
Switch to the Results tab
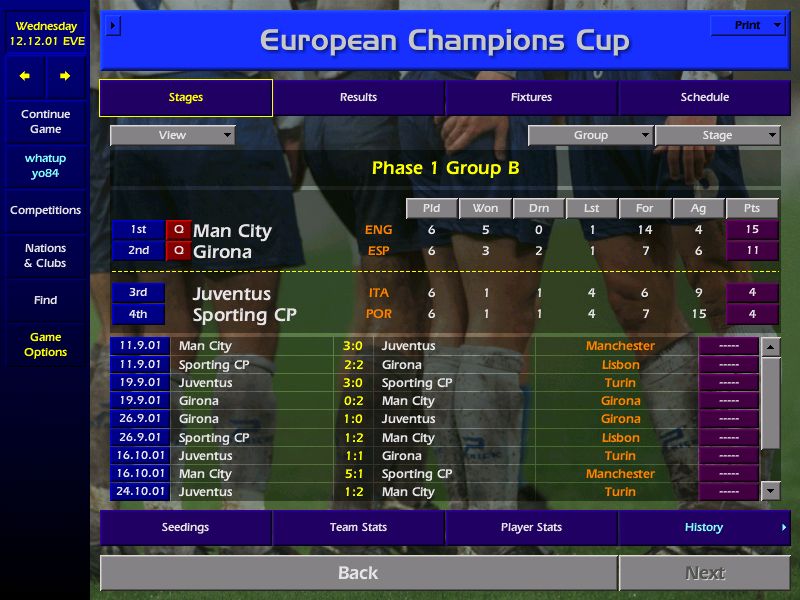pyautogui.click(x=358, y=97)
